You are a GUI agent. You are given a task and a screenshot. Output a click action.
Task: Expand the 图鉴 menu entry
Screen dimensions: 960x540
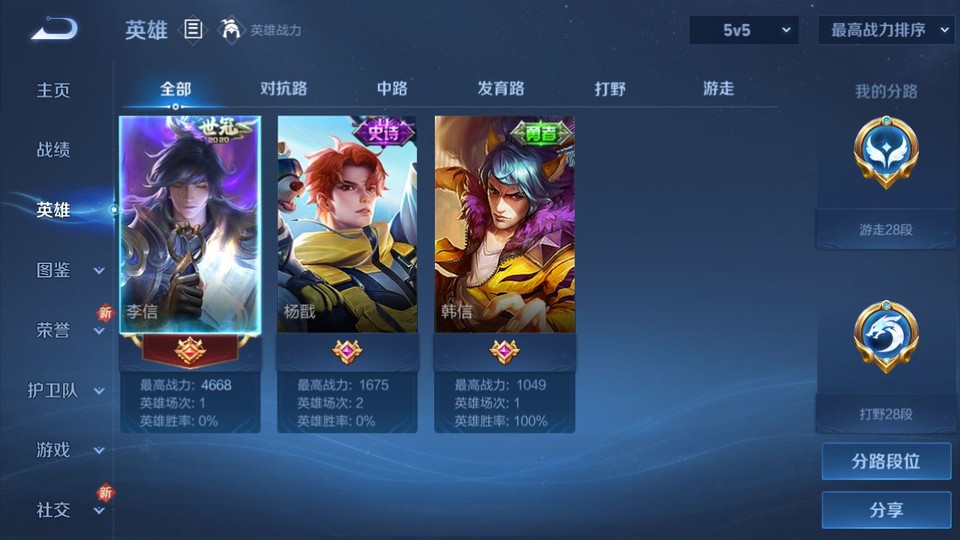(x=66, y=270)
